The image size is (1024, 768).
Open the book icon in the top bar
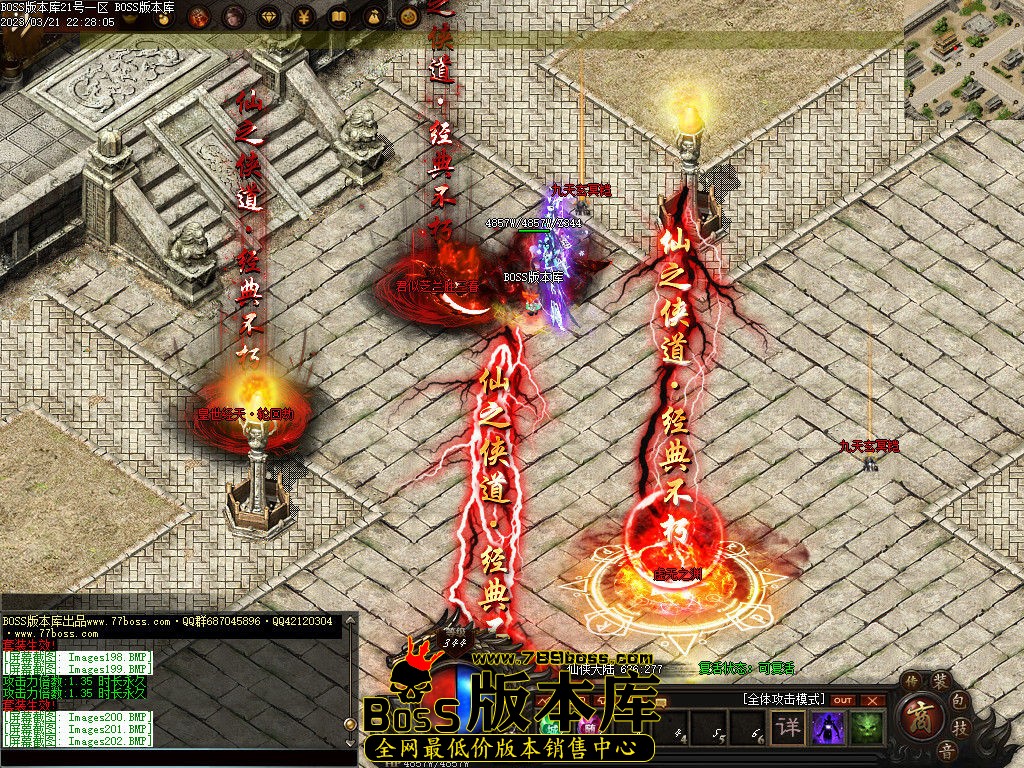[x=338, y=17]
